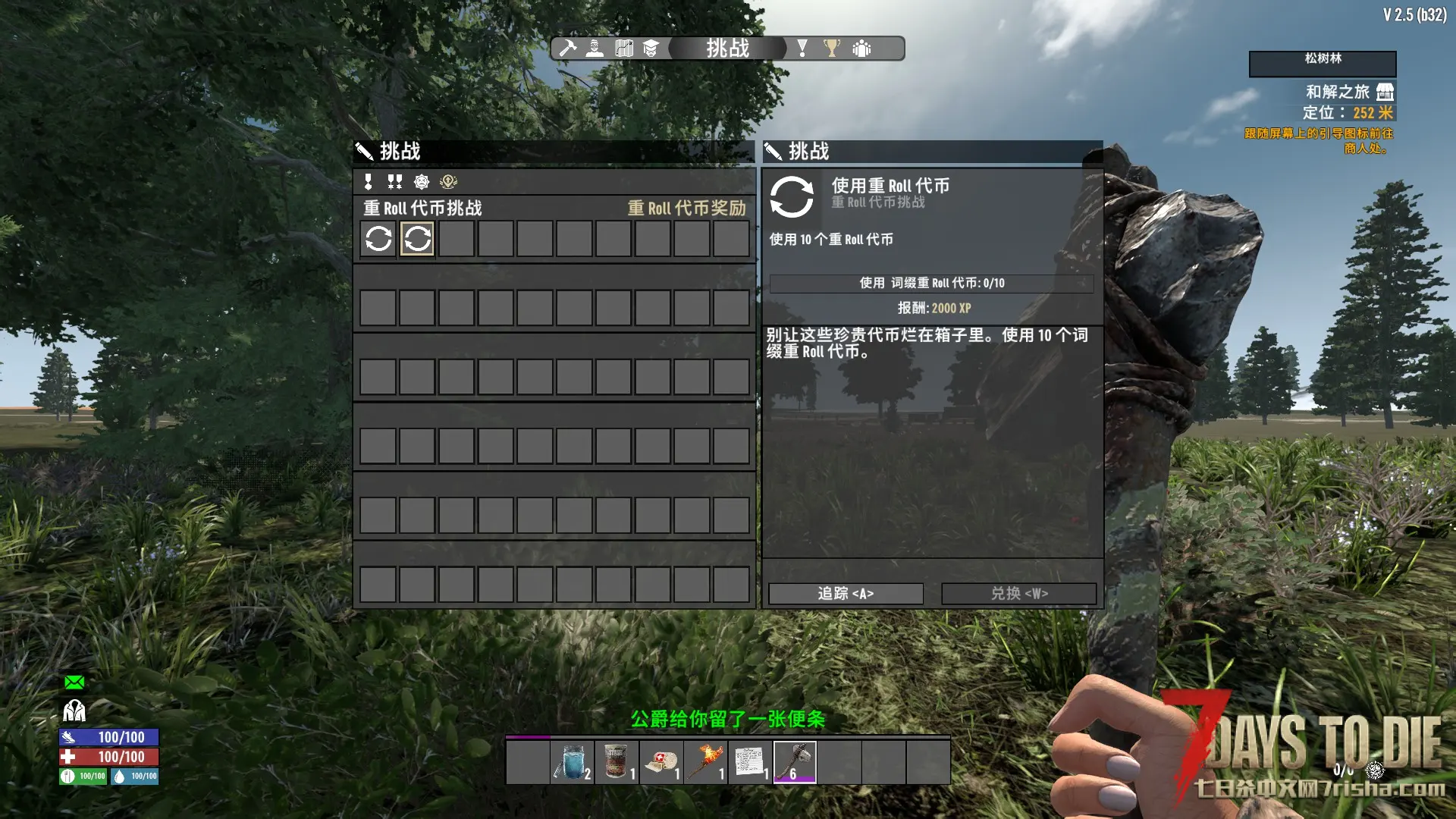Select the first reroll token challenge
The image size is (1456, 819).
point(378,239)
